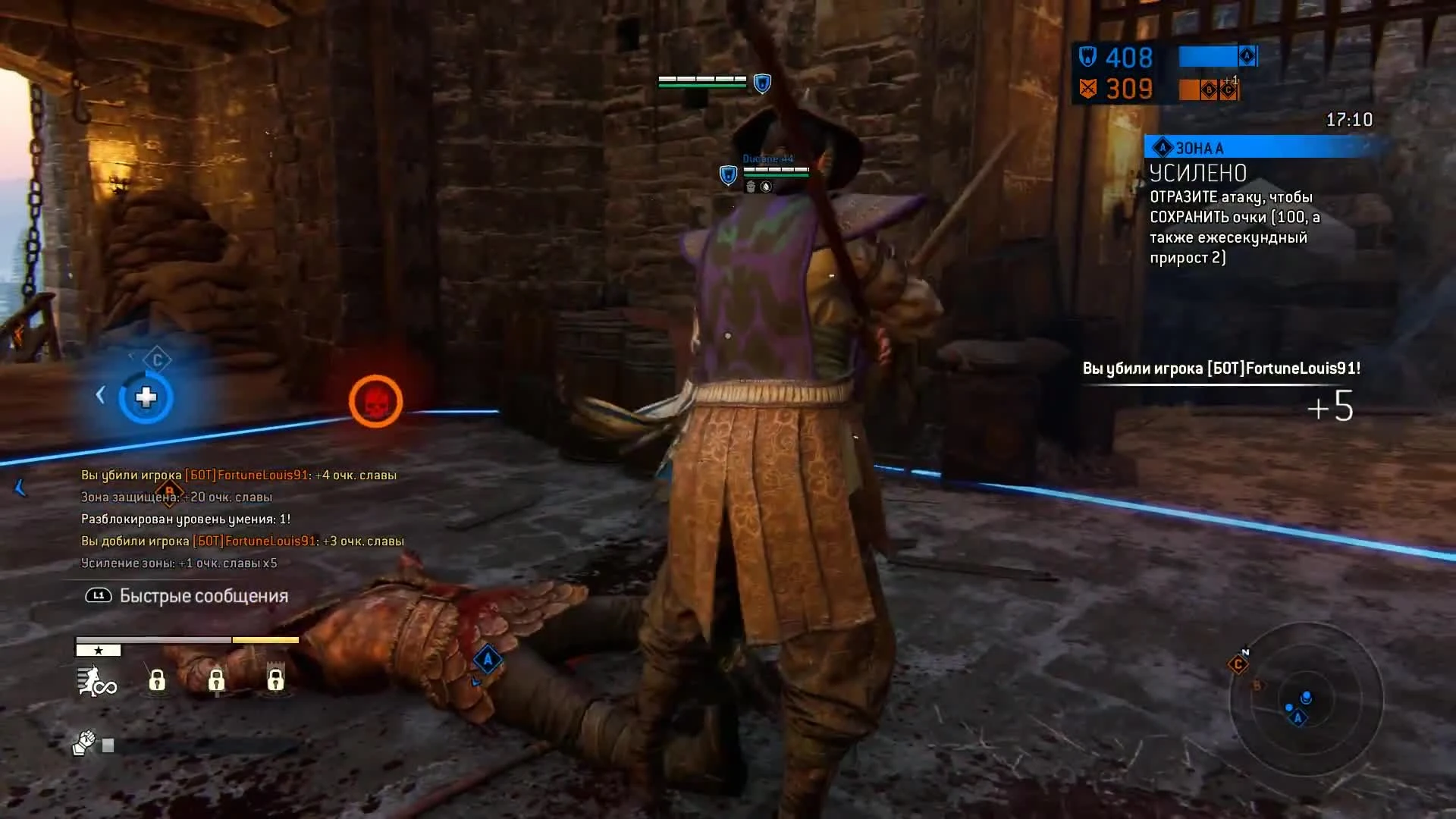Select the sprint speed feat icon
The width and height of the screenshot is (1456, 819).
click(x=95, y=681)
